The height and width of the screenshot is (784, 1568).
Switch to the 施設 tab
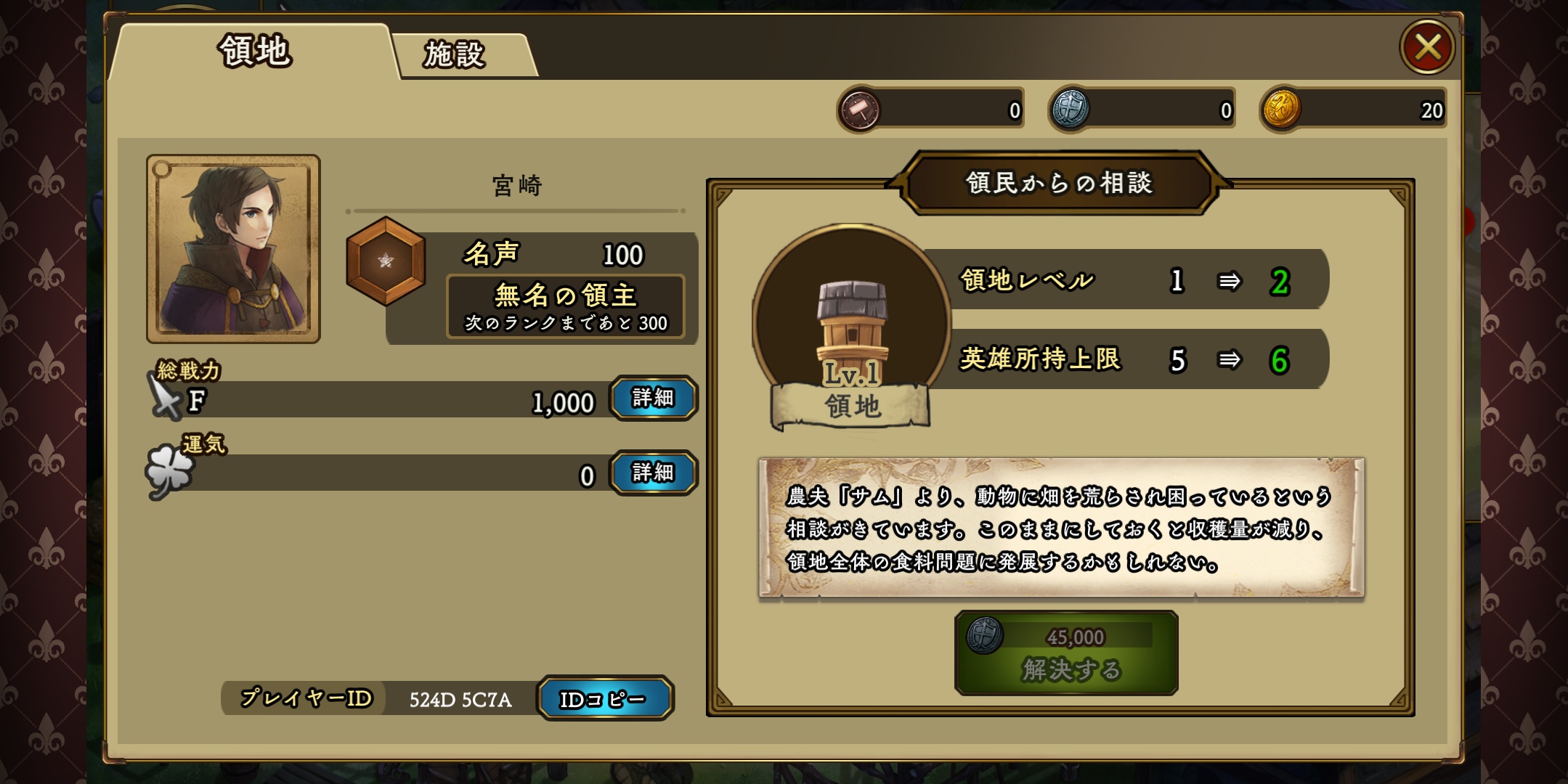456,54
